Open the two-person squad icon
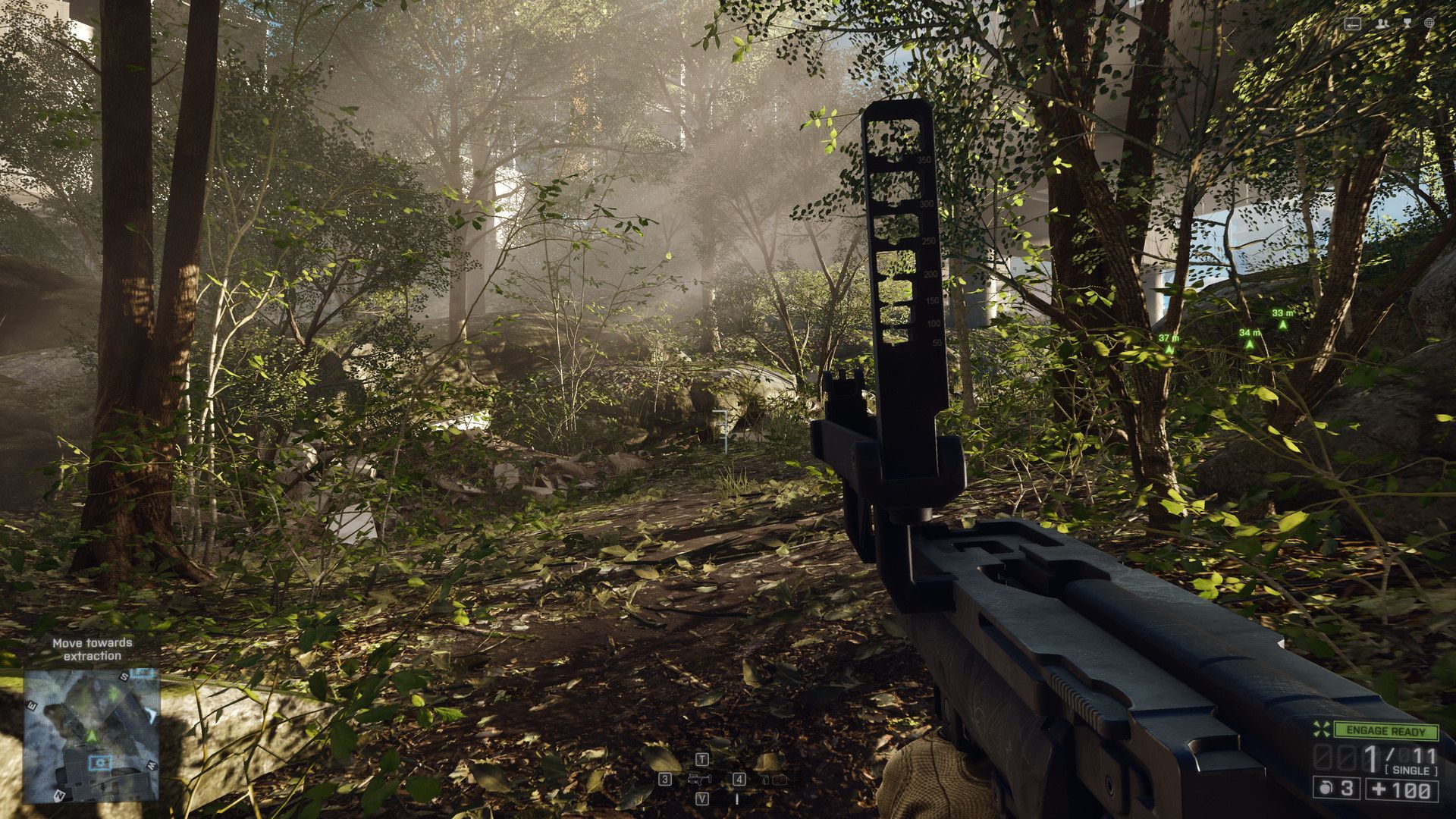Screen dimensions: 1456x819 (x=1382, y=24)
